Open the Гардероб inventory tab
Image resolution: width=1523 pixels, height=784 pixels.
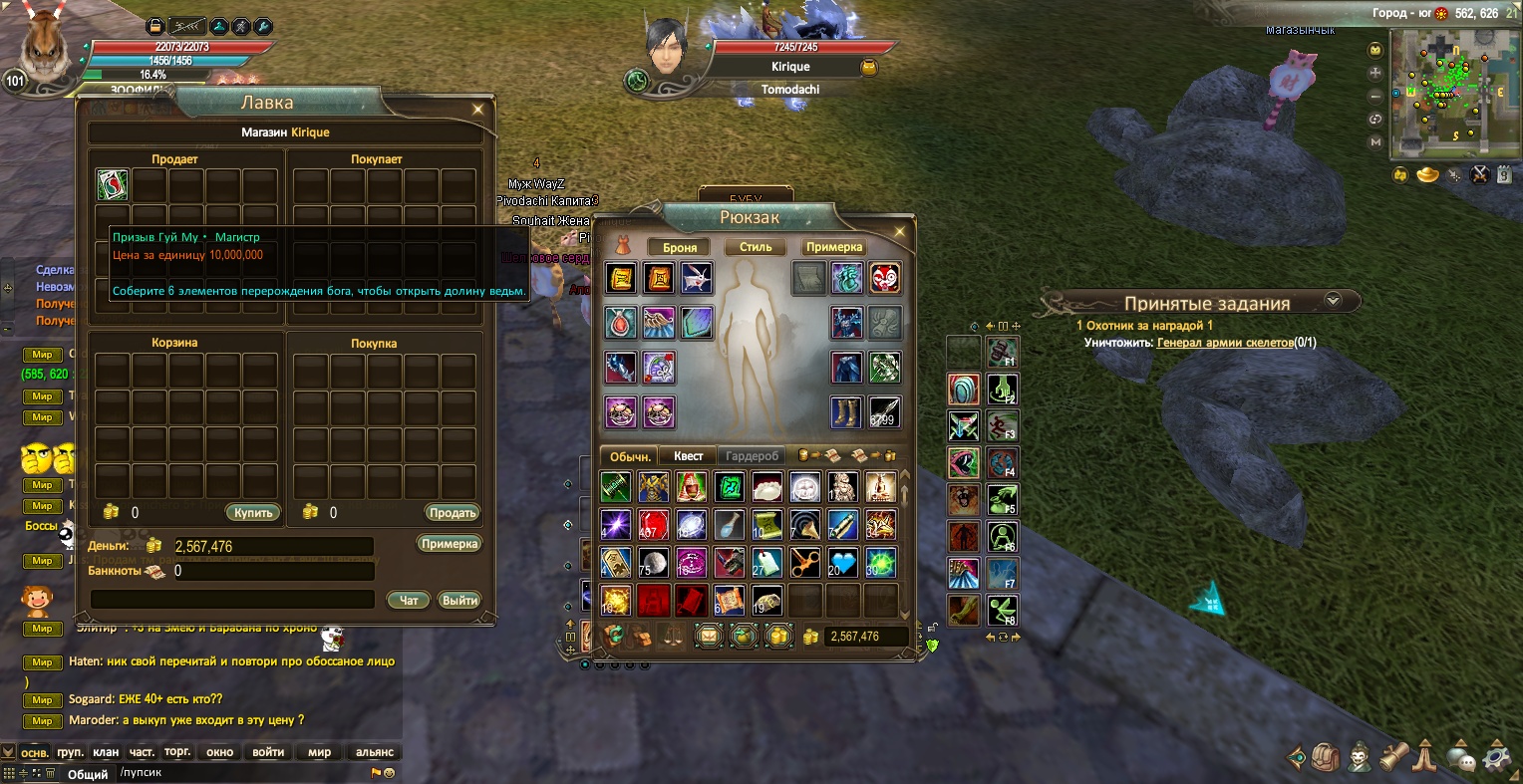752,456
